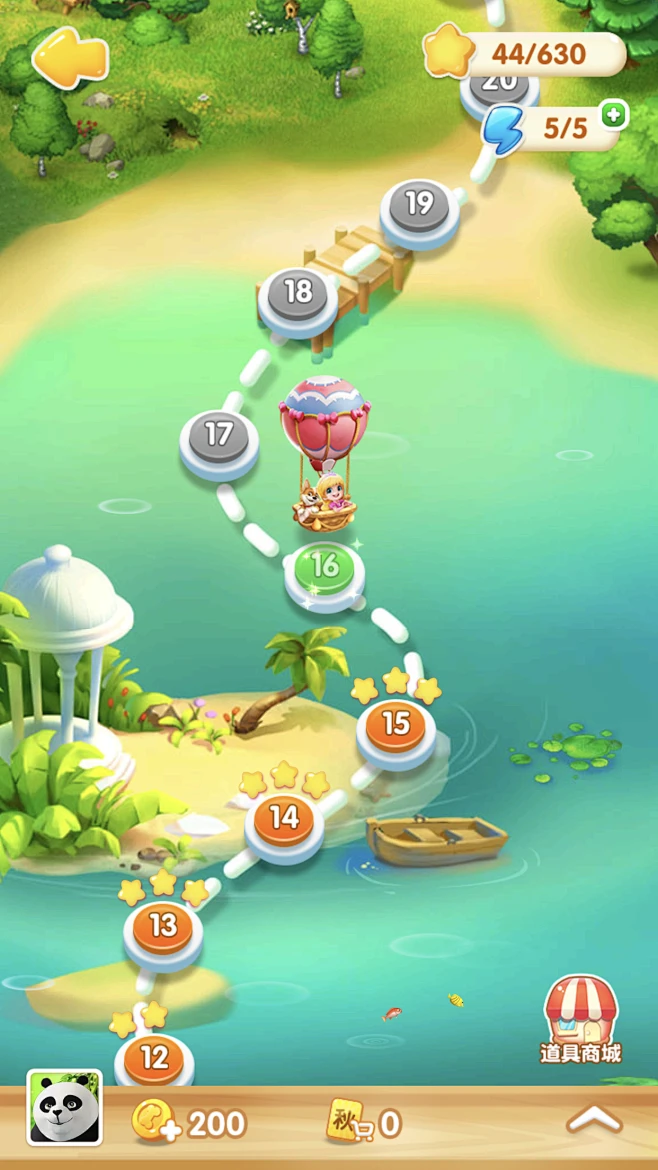Open level 12 node
Viewport: 658px width, 1170px height.
click(x=154, y=1059)
